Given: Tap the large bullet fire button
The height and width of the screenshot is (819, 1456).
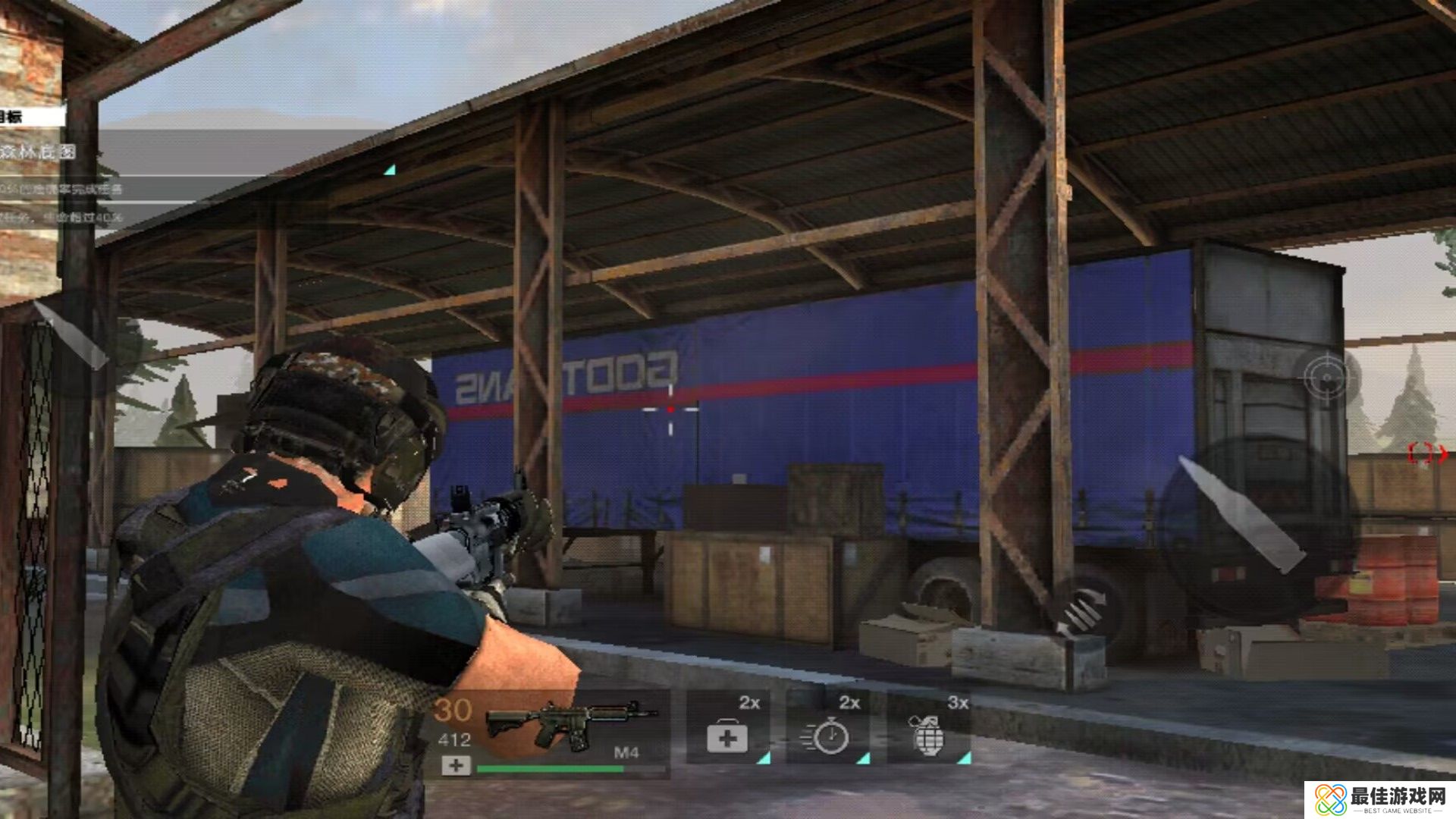Looking at the screenshot, I should [1244, 516].
